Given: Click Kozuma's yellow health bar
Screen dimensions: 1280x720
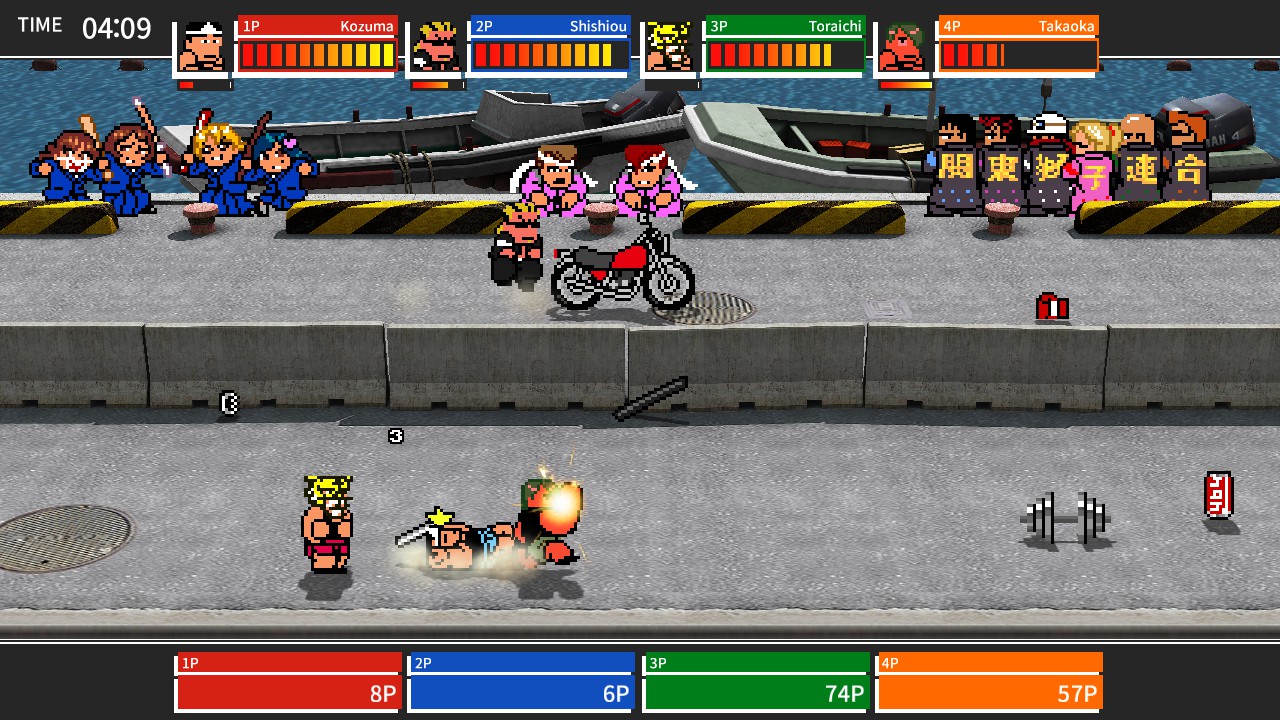Looking at the screenshot, I should coord(316,57).
